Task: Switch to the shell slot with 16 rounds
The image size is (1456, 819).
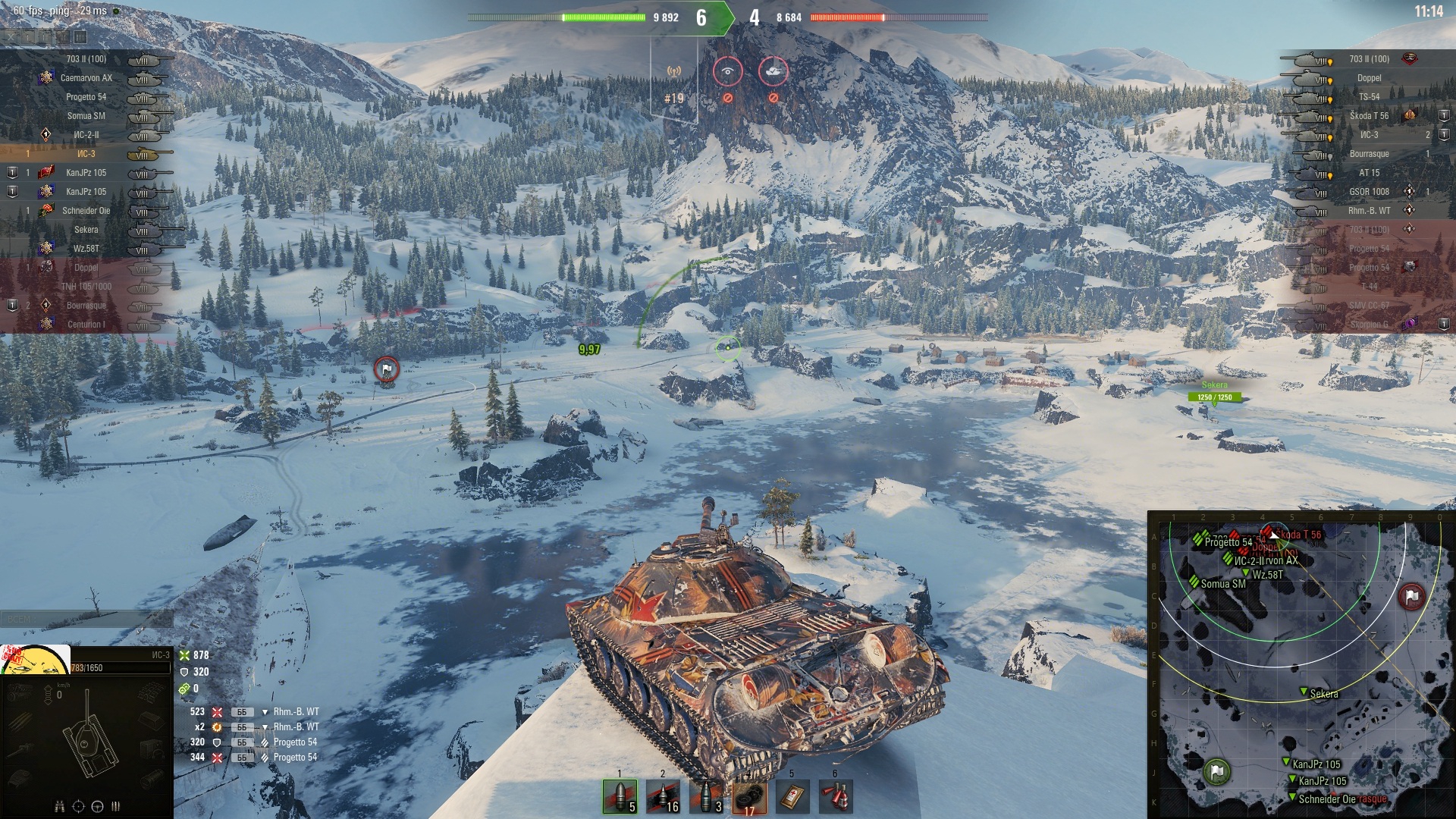Action: pyautogui.click(x=663, y=796)
